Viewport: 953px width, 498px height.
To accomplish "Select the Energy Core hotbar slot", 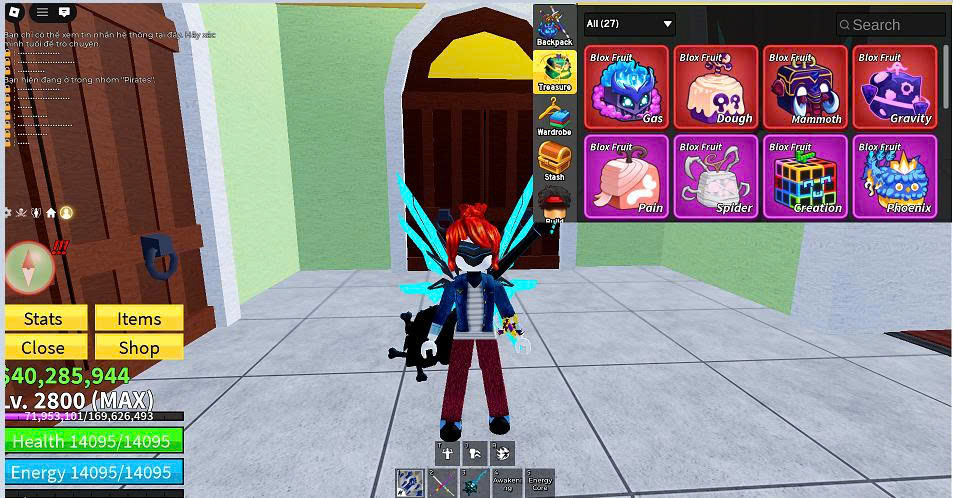I will pos(540,483).
